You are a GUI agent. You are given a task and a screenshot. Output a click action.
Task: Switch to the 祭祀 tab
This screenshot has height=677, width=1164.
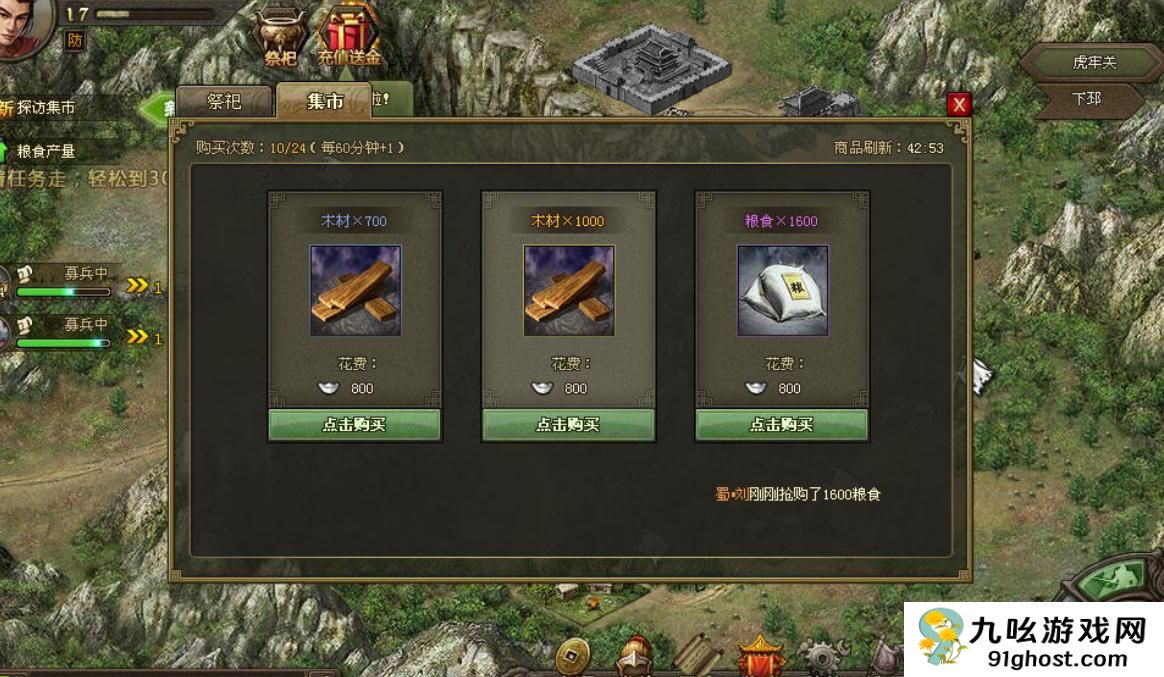point(223,101)
